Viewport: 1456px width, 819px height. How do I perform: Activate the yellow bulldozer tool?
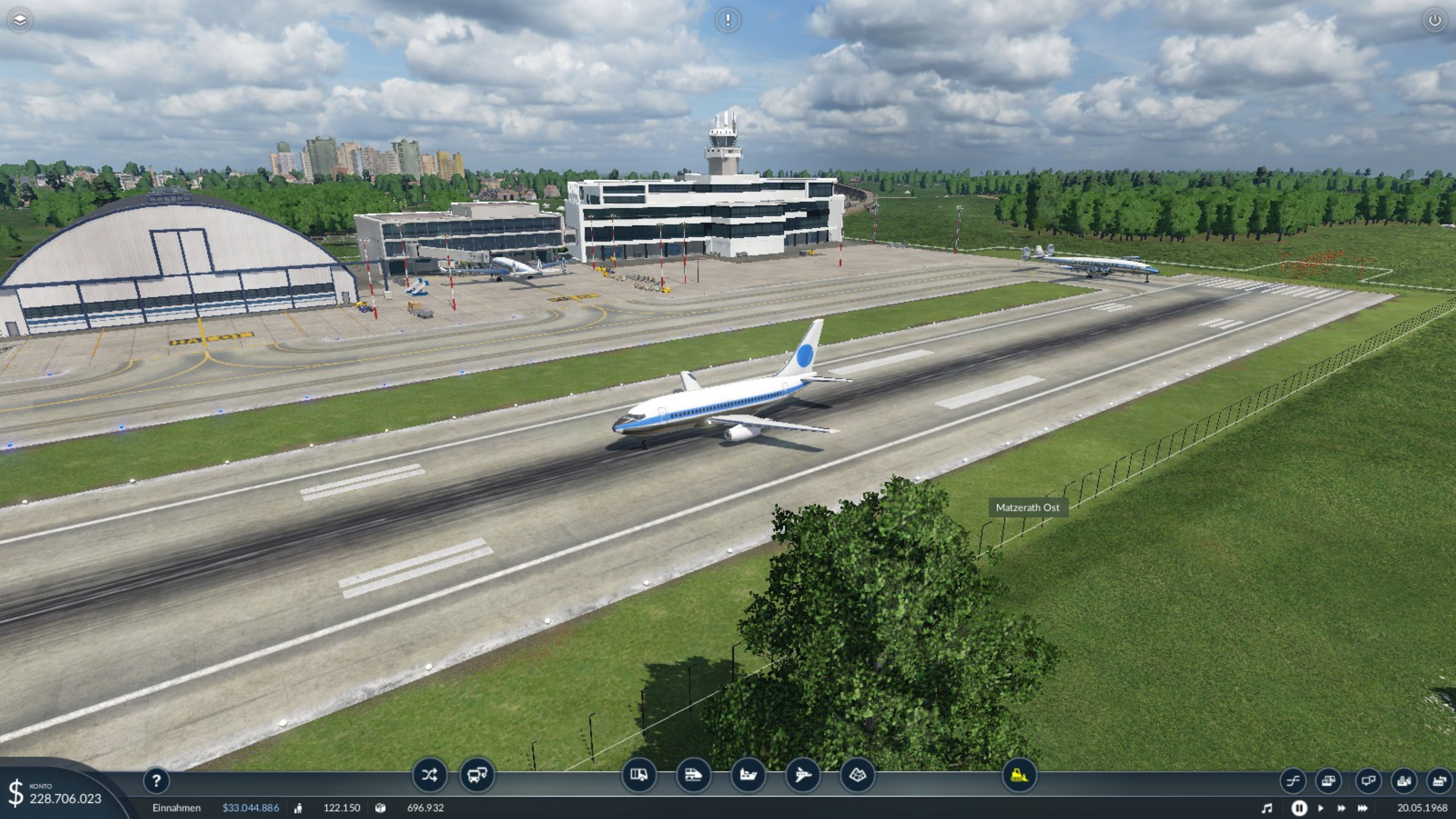pyautogui.click(x=1019, y=775)
